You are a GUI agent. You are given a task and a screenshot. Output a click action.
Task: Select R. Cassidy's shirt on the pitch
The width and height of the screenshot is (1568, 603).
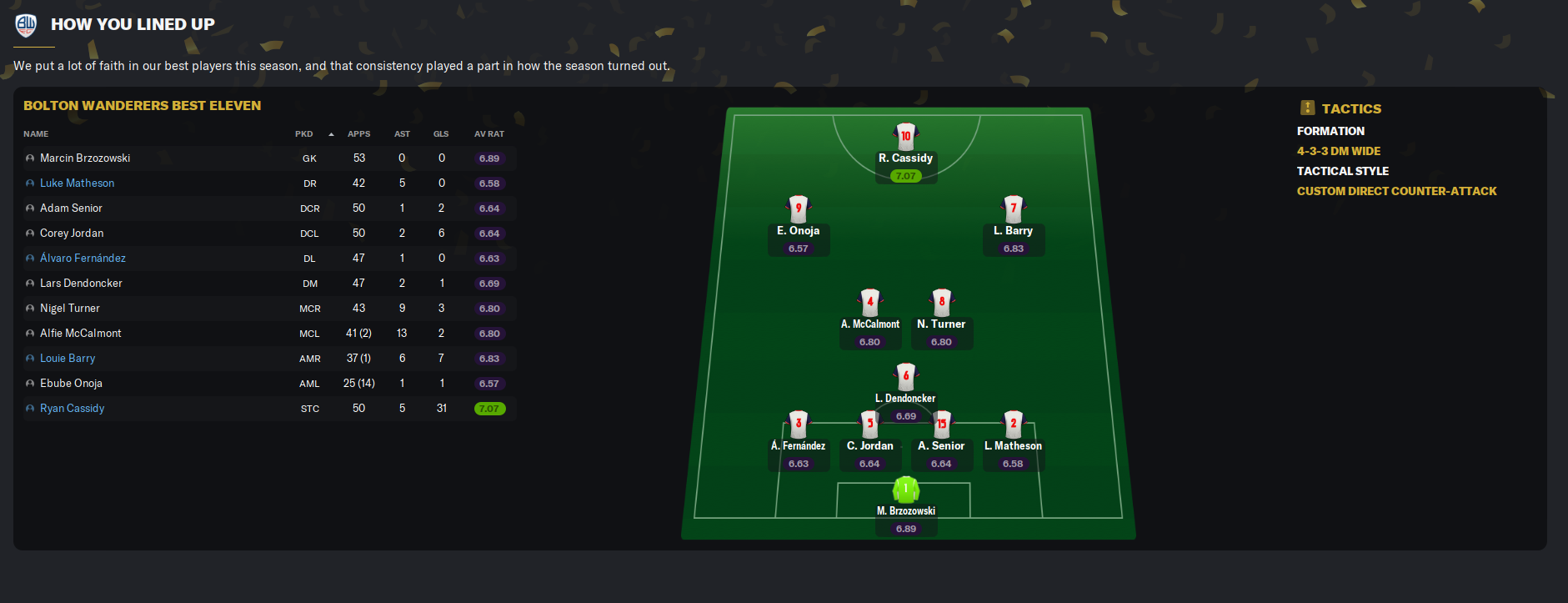tap(905, 136)
